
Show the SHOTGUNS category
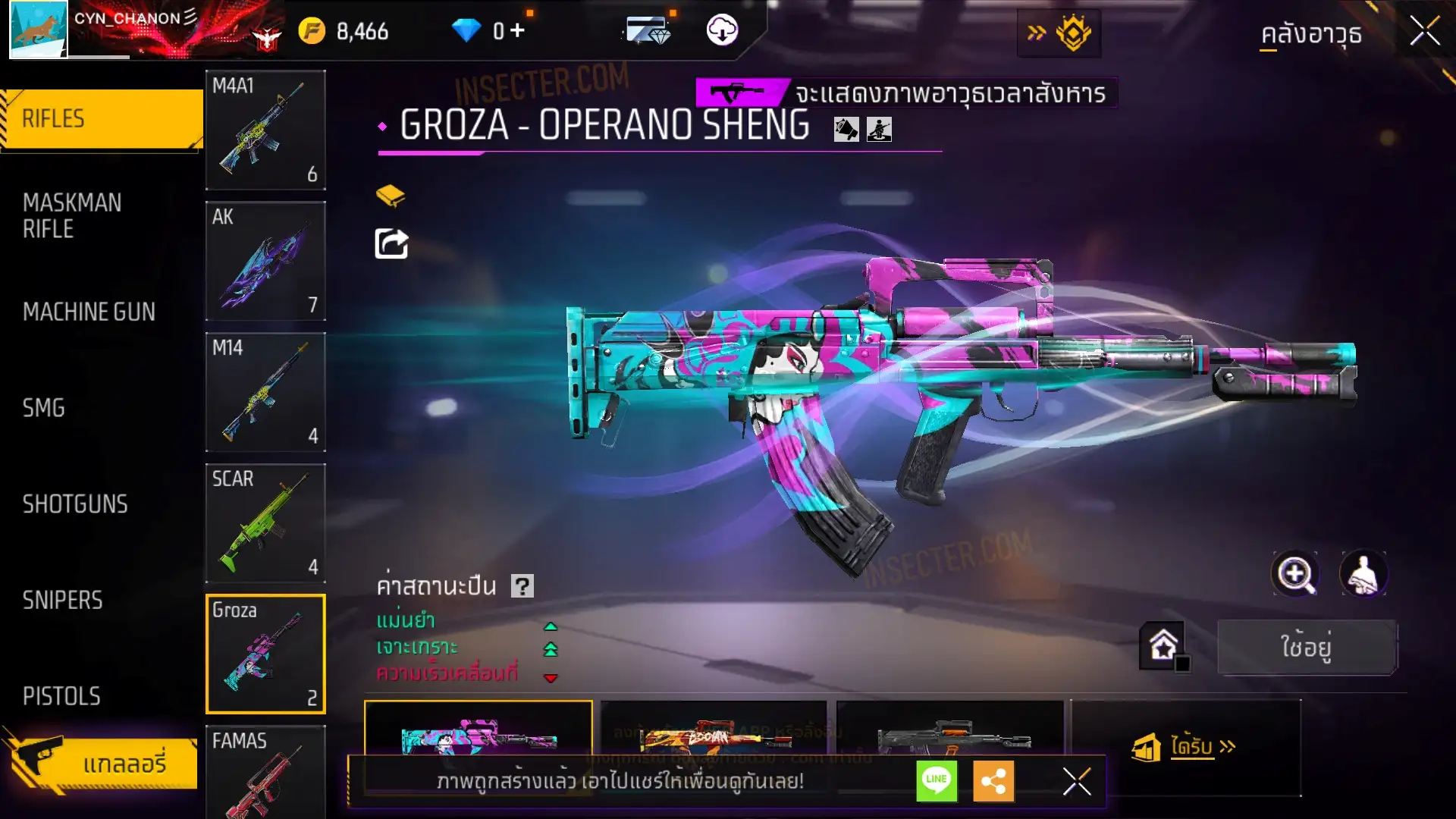(75, 504)
